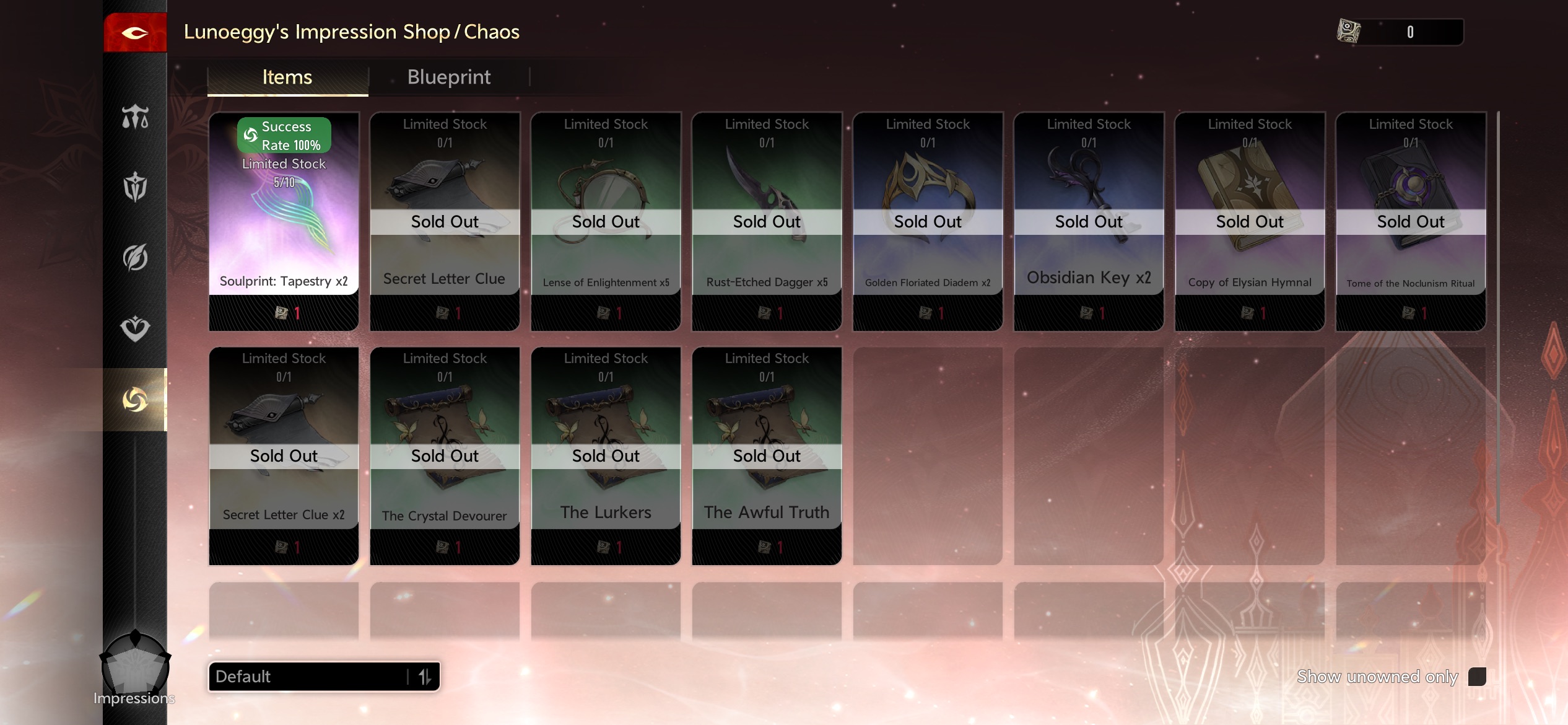This screenshot has height=725, width=1568.
Task: Open the Default sort dropdown
Action: [x=324, y=676]
